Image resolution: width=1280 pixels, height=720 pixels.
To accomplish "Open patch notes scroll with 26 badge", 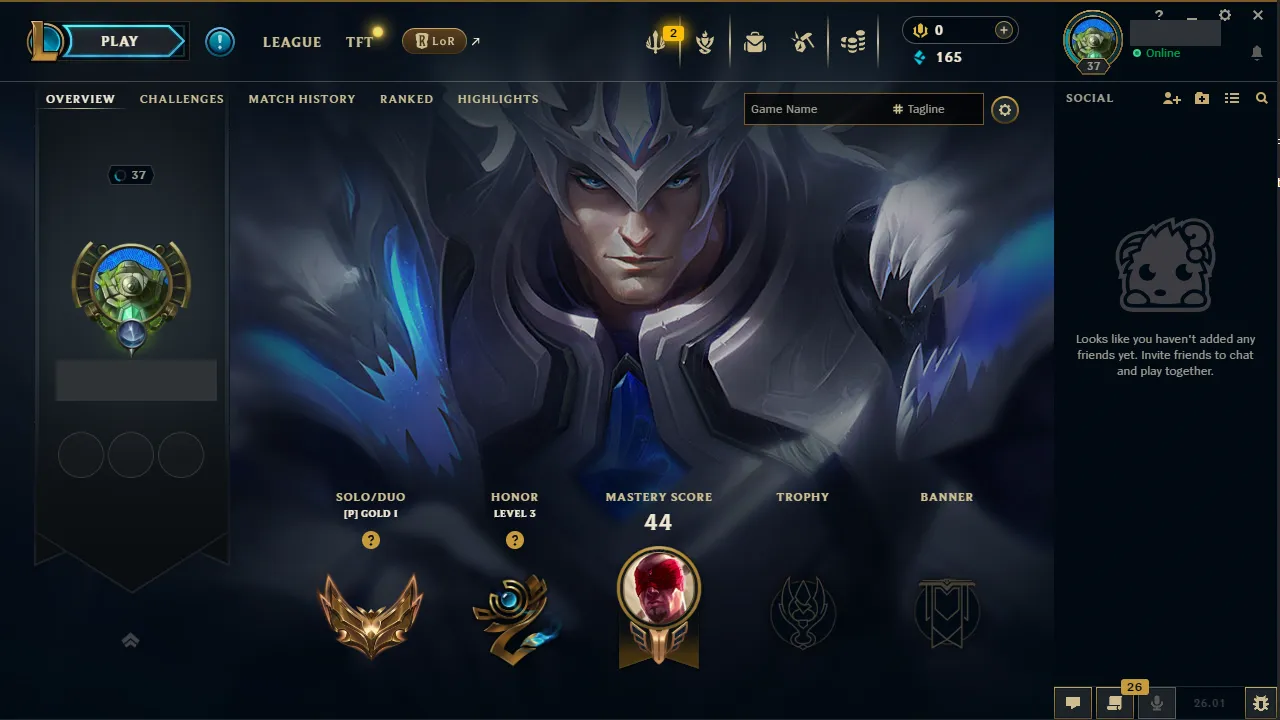I will click(x=1115, y=703).
